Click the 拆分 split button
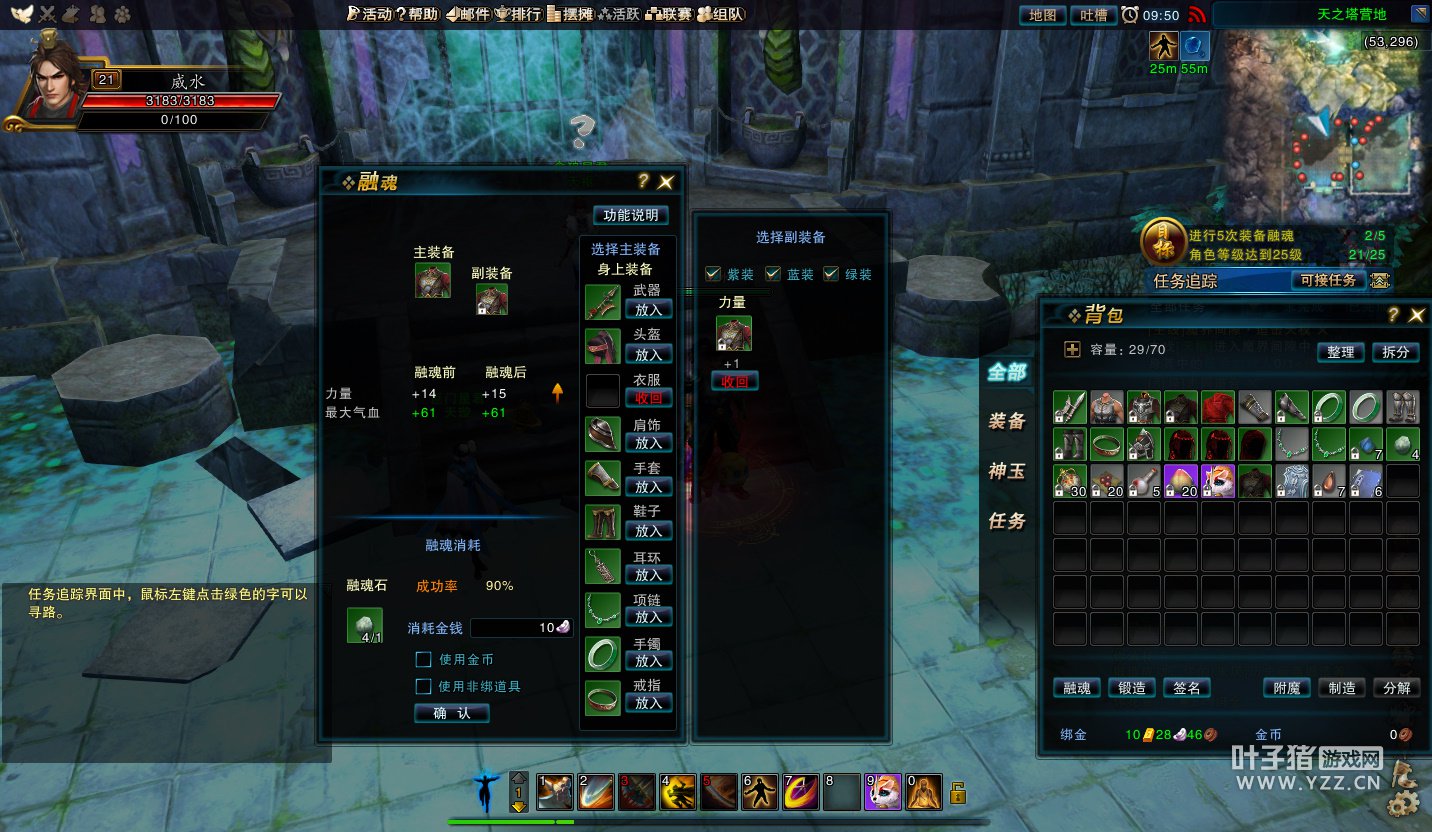 [1395, 352]
